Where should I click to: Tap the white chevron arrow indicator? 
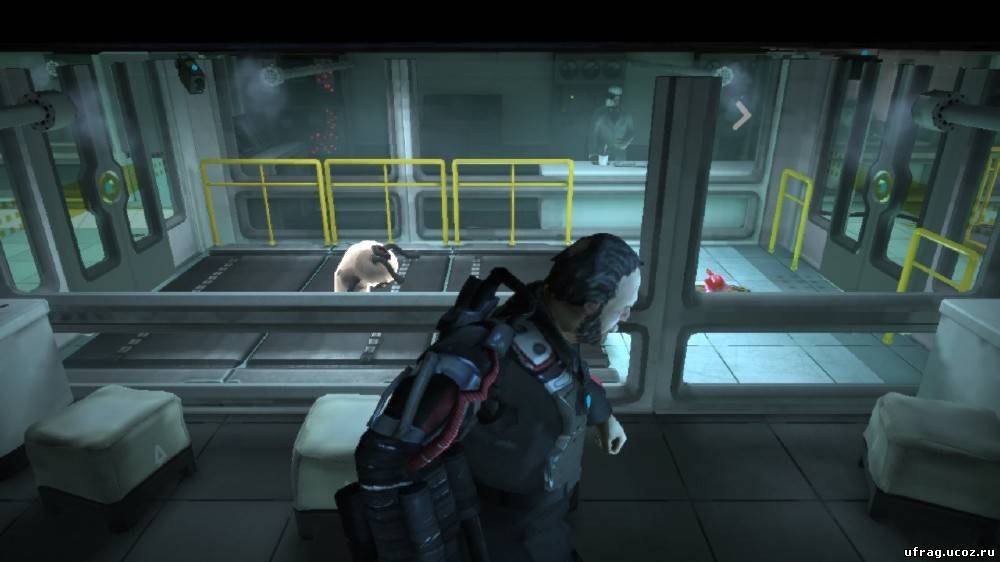[x=741, y=116]
